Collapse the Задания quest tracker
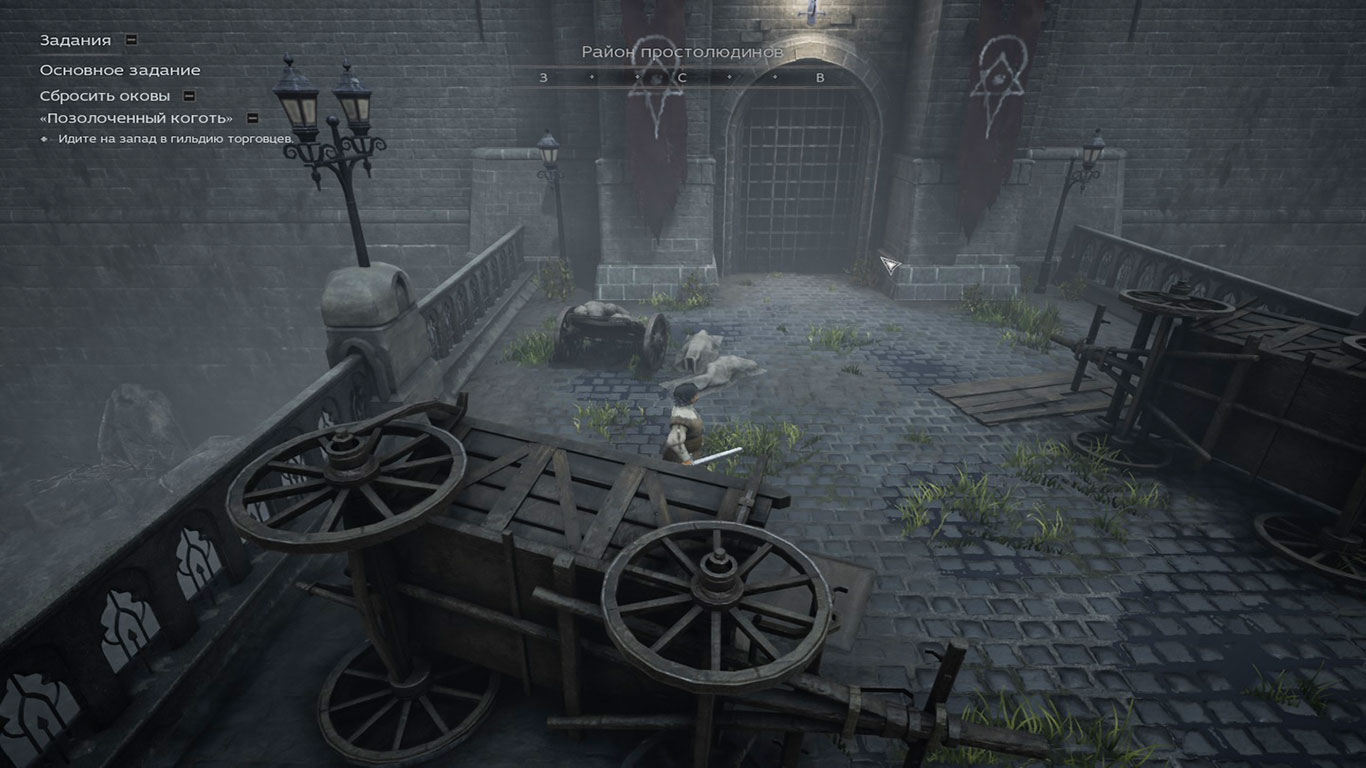 point(131,40)
